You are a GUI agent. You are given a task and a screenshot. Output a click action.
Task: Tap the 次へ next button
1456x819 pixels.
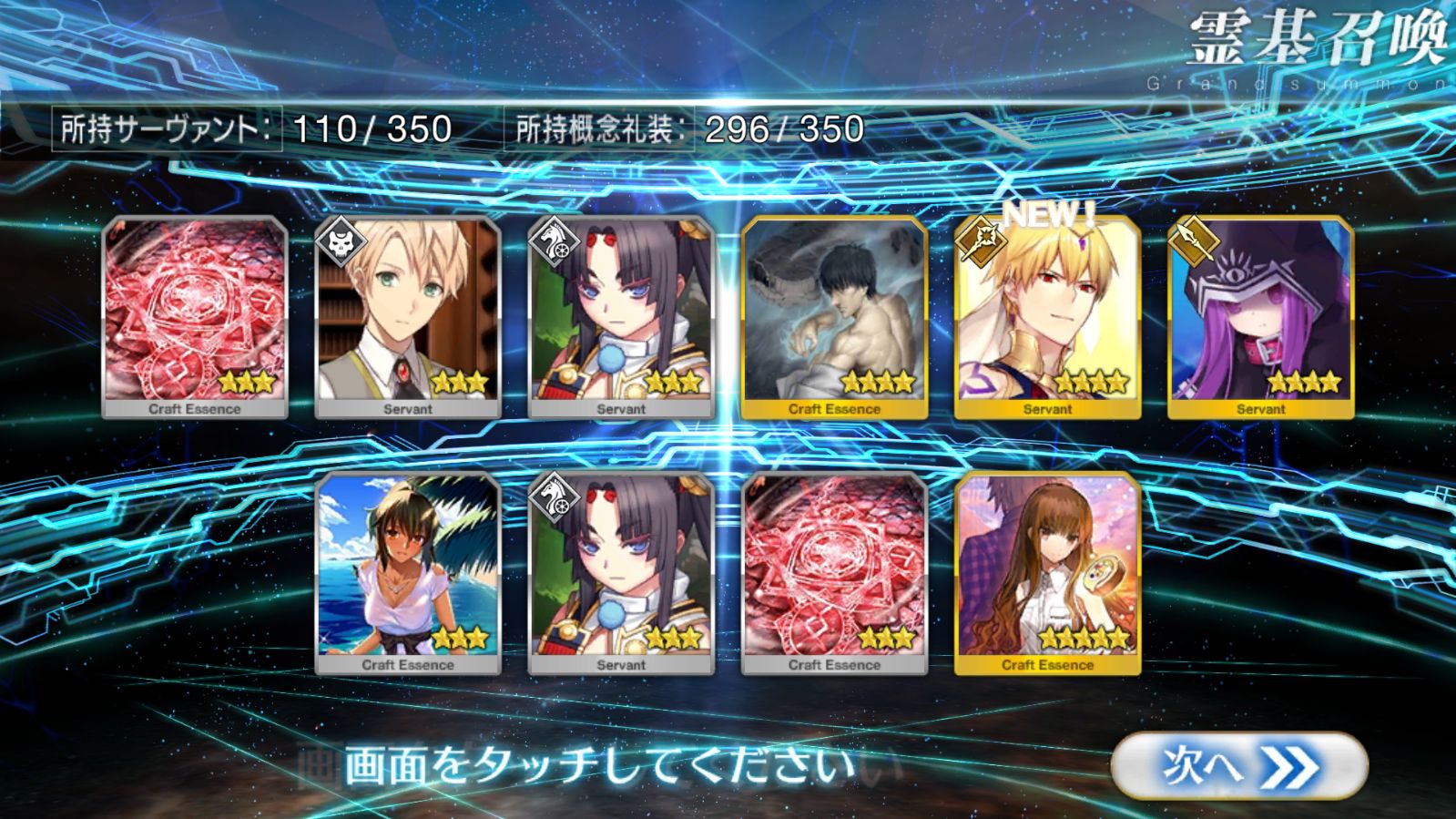click(x=1239, y=766)
